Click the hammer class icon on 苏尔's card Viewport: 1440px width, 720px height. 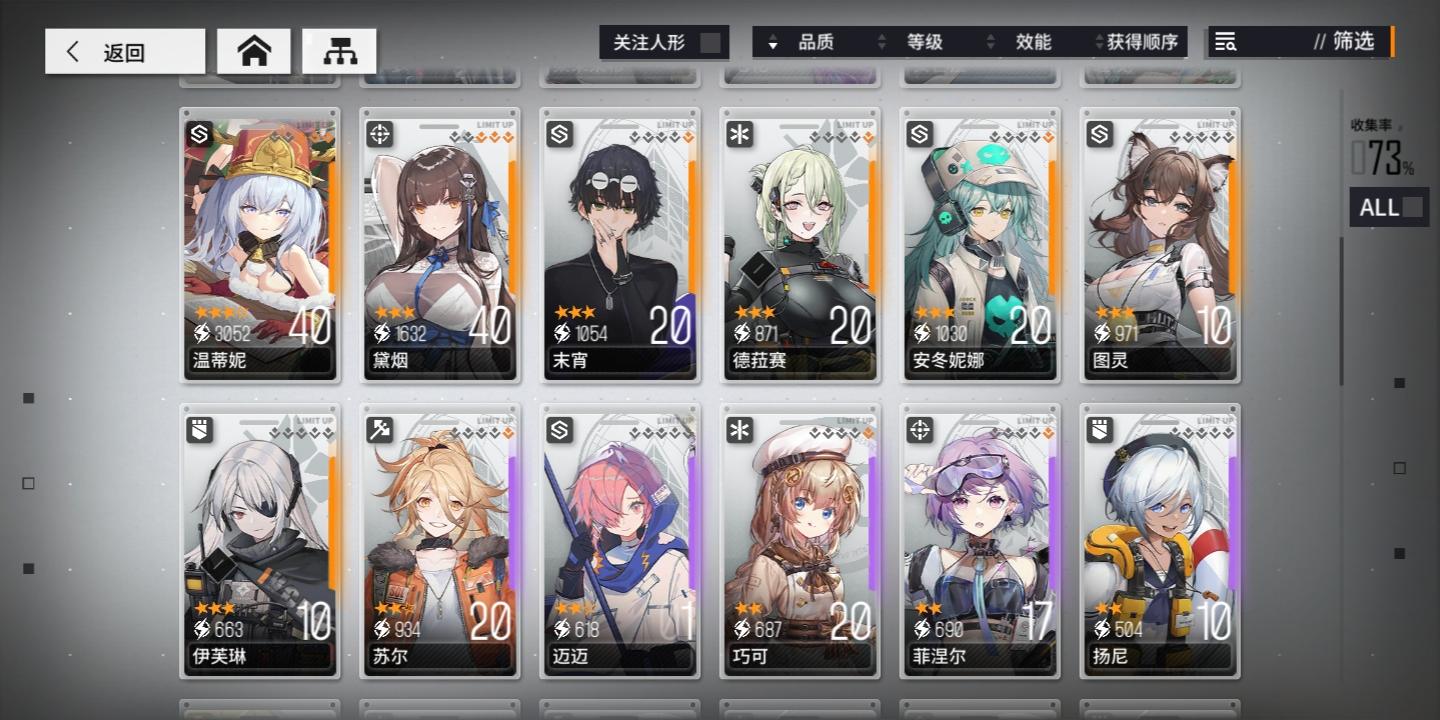(378, 430)
